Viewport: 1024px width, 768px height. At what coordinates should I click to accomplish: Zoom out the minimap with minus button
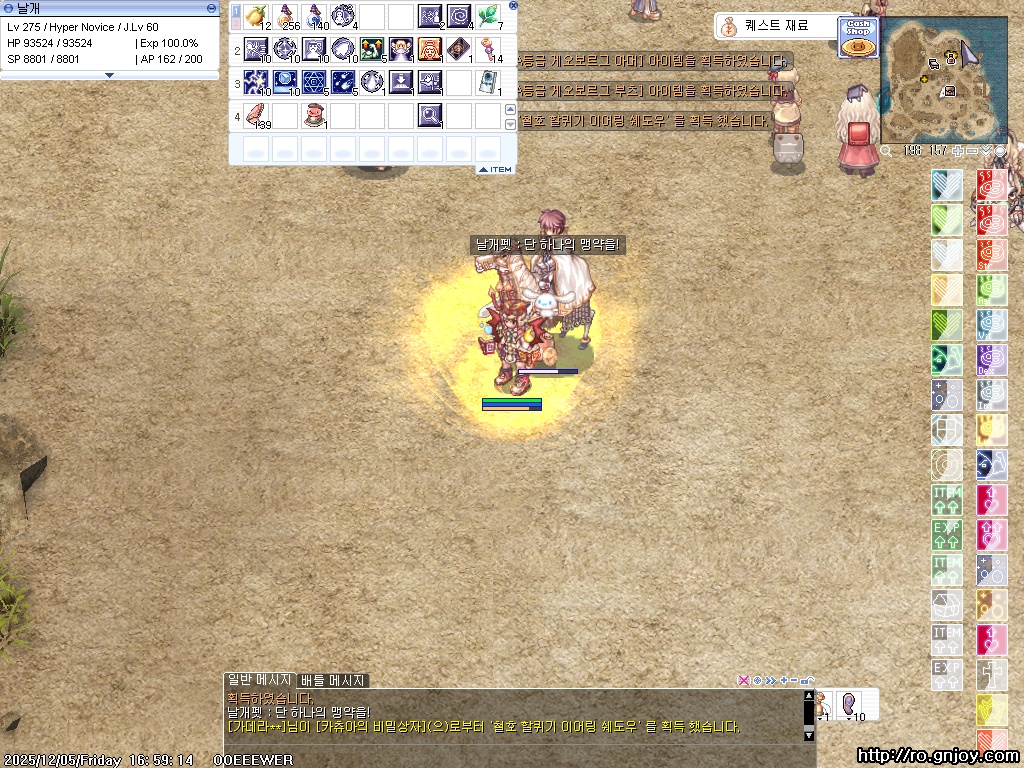tap(971, 151)
